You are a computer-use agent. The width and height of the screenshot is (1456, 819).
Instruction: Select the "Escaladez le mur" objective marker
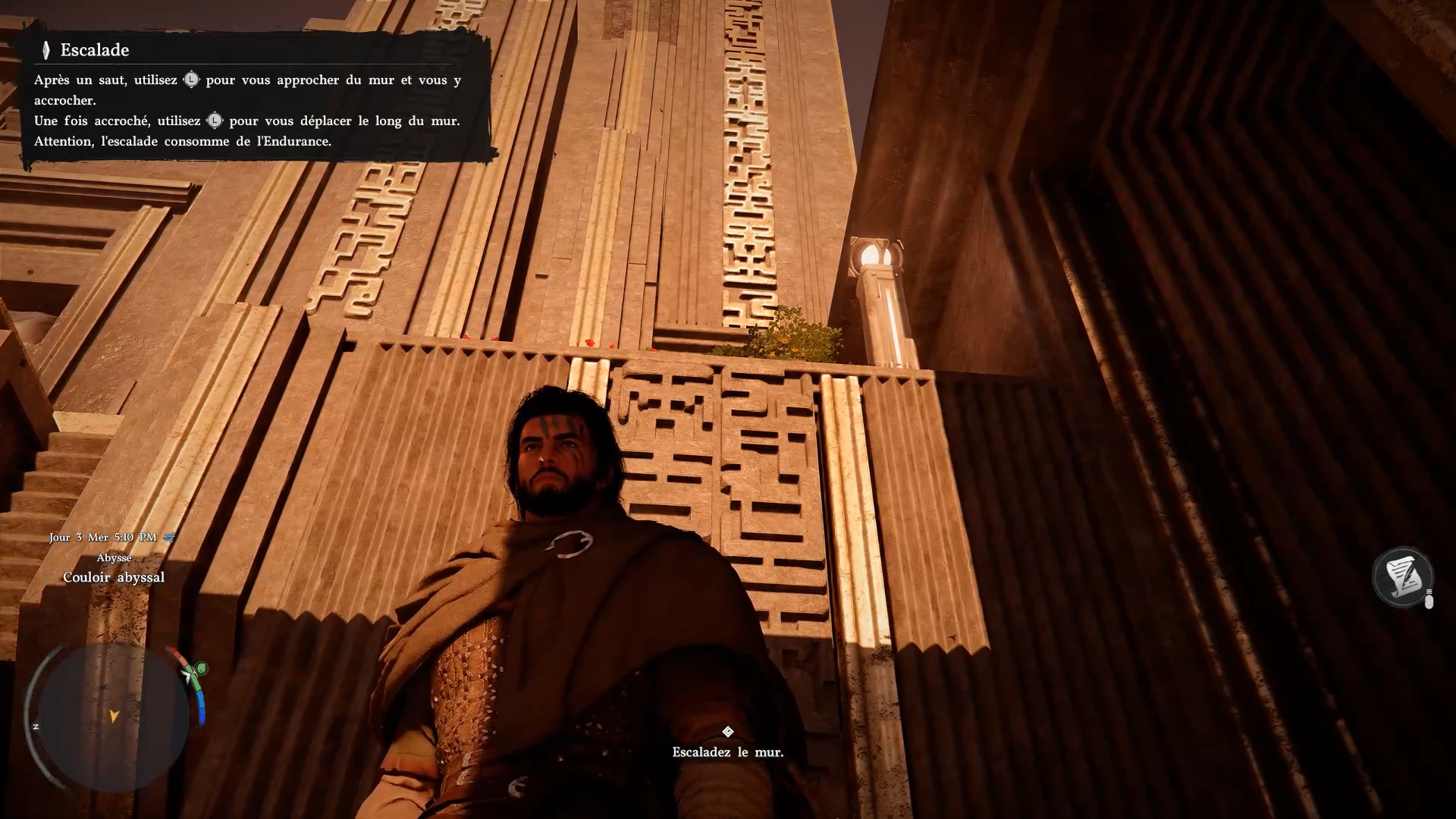(x=727, y=732)
